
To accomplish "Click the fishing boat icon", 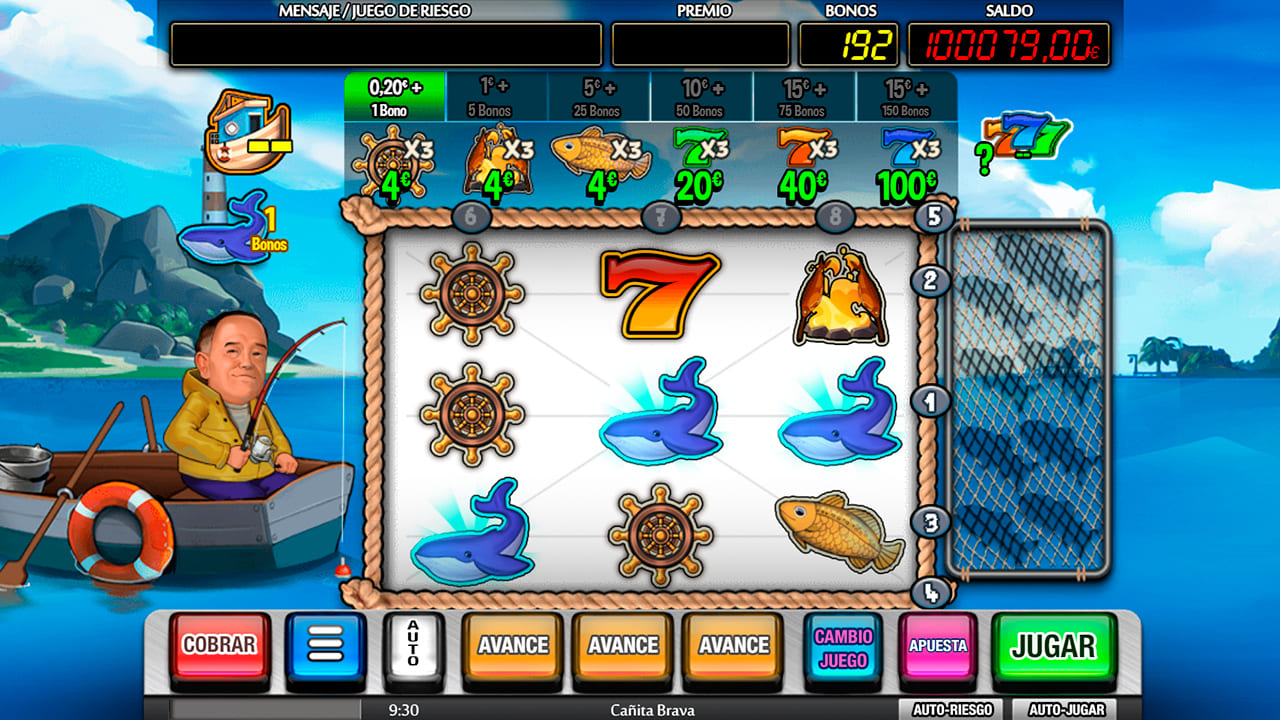I will pyautogui.click(x=246, y=131).
